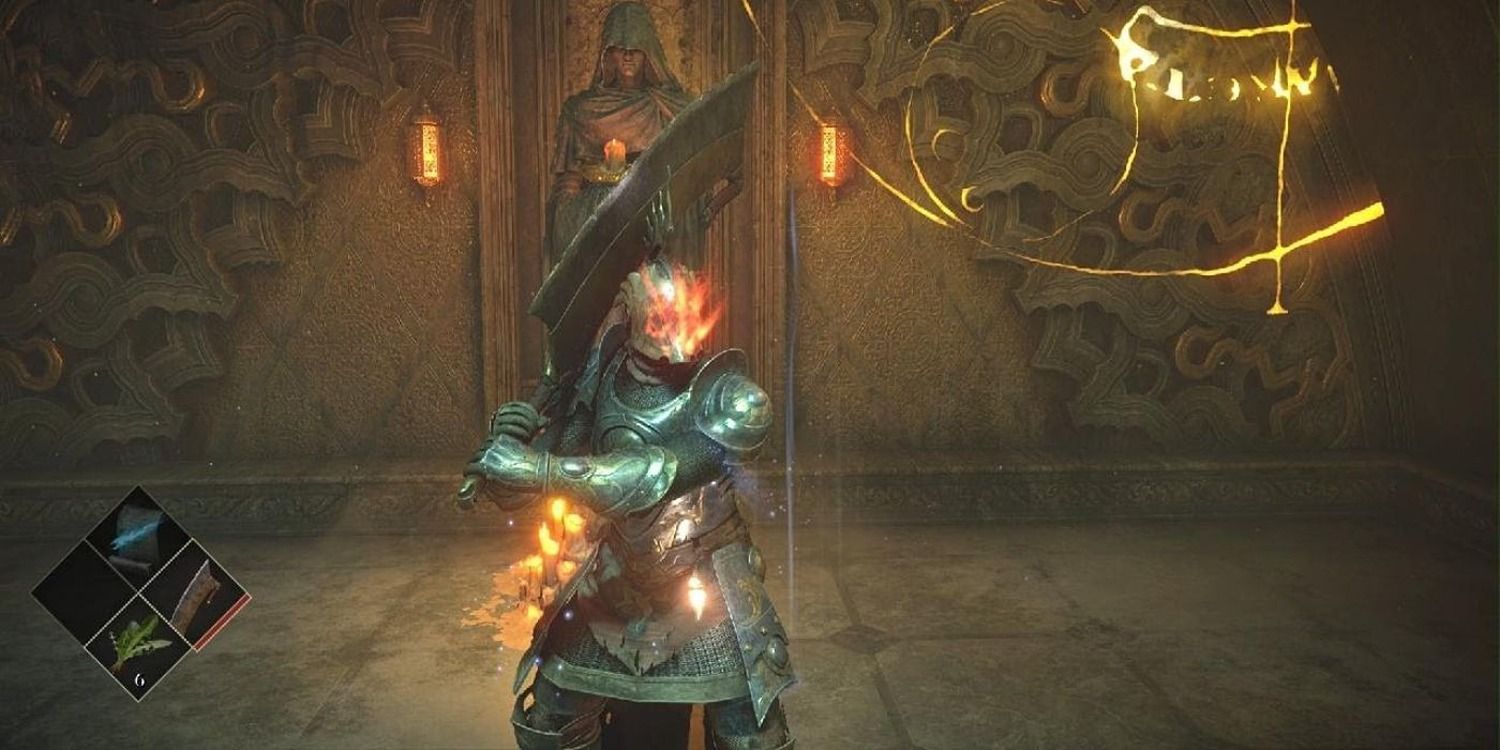
Task: Select the Dark Moon Grass herb slot
Action: [x=139, y=643]
